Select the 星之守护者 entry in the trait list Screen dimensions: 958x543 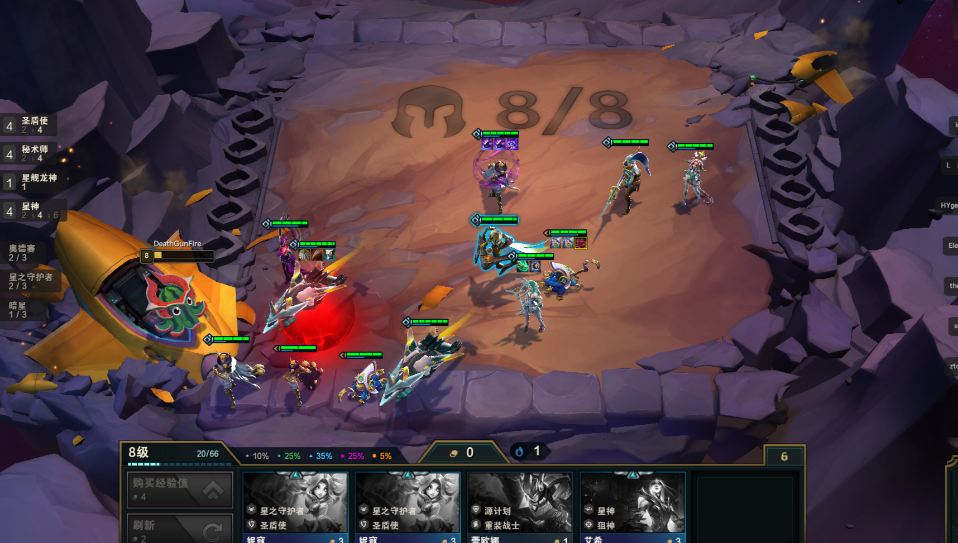(x=30, y=281)
